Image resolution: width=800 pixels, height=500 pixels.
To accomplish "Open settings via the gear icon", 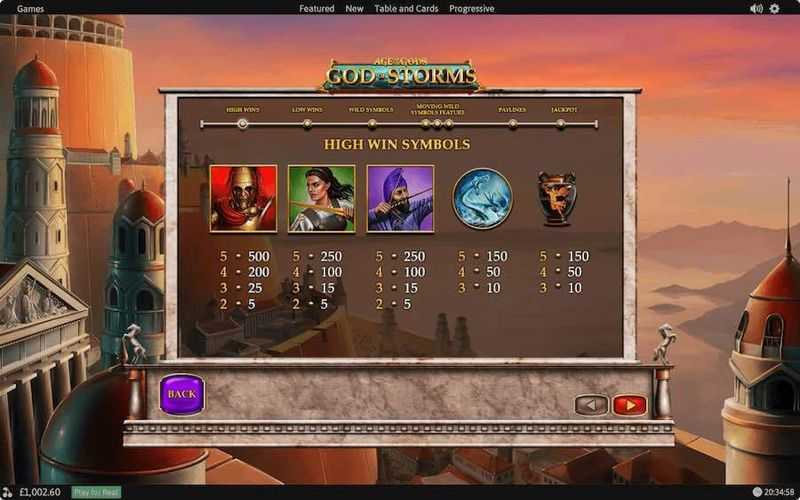I will click(774, 8).
